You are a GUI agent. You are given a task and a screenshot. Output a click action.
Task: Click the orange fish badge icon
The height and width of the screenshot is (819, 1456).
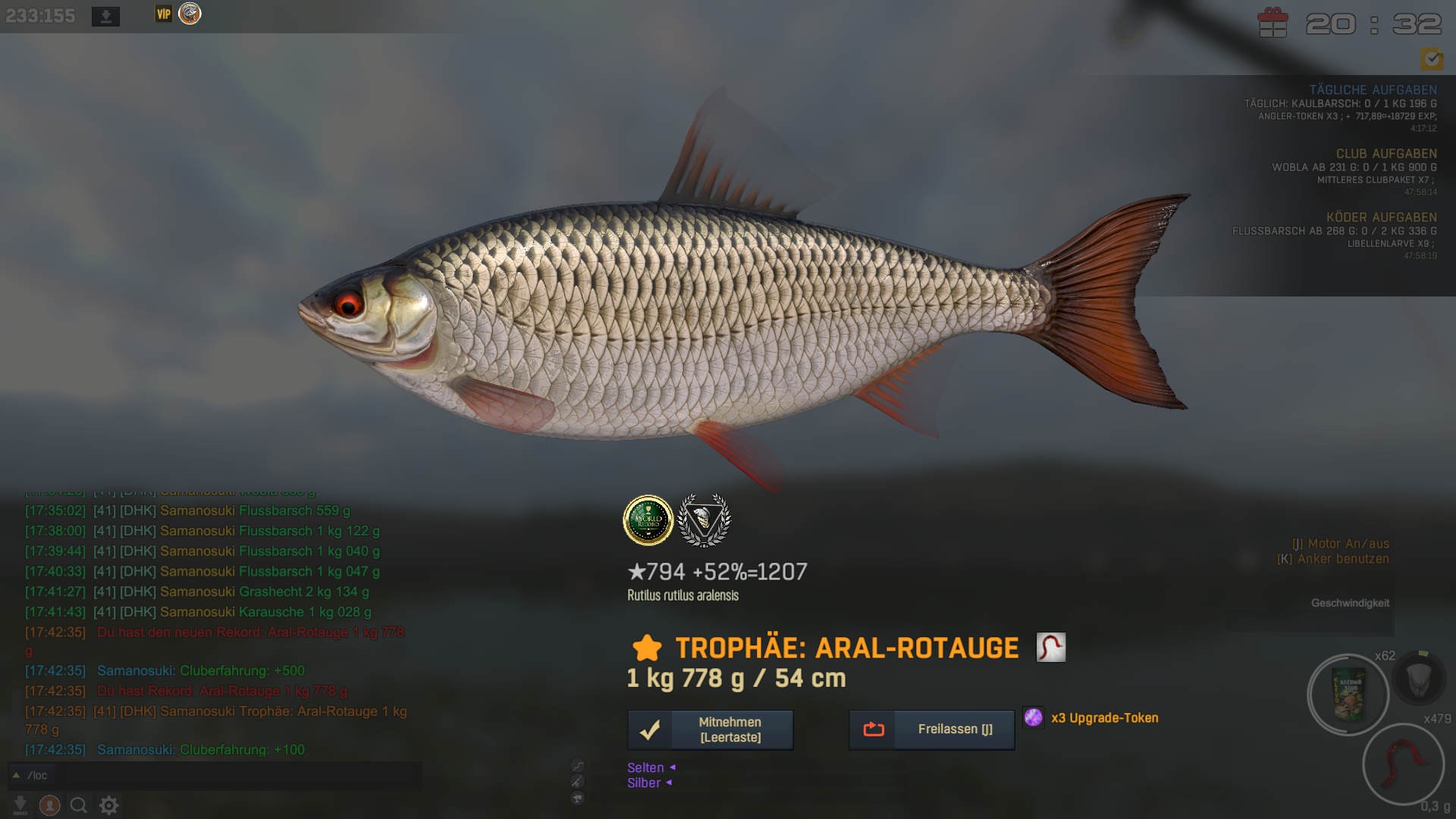click(190, 14)
